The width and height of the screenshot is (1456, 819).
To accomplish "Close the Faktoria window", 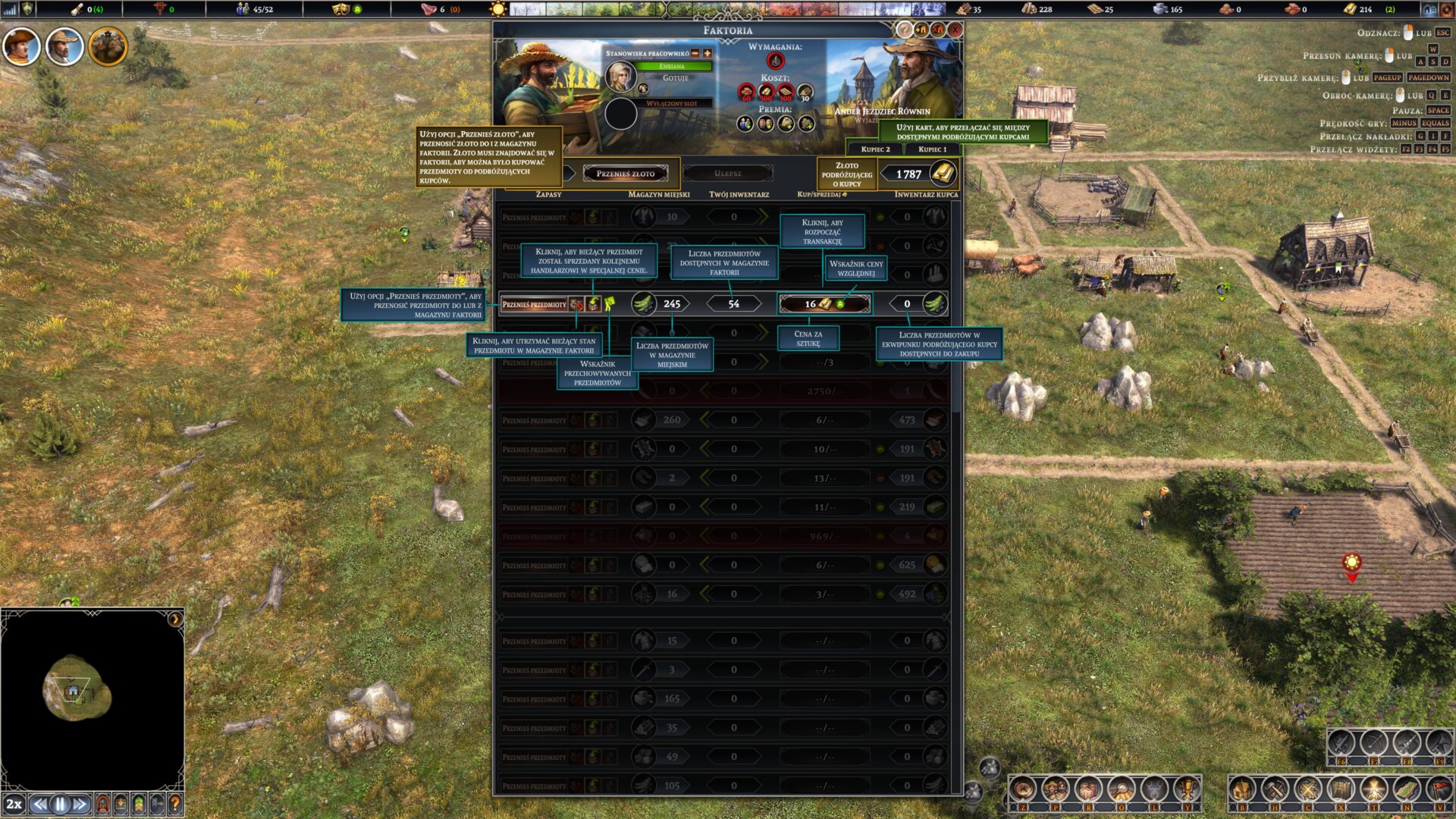I will [x=955, y=30].
